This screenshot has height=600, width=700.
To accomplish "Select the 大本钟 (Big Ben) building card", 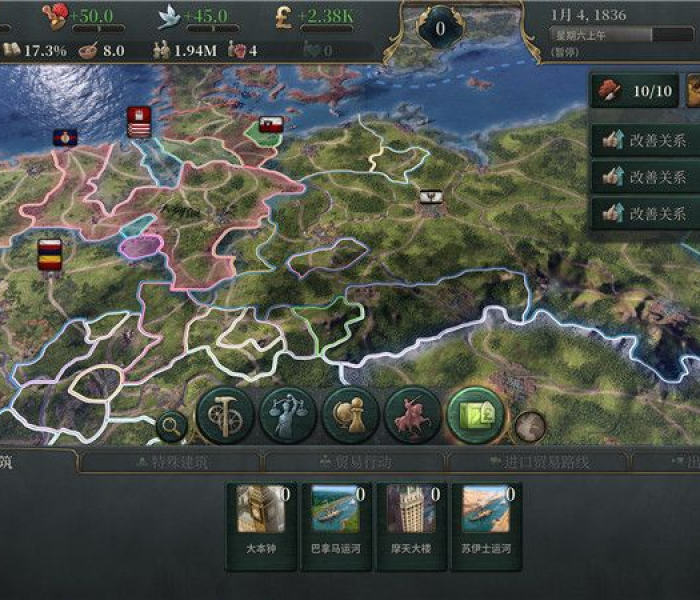I will [262, 524].
